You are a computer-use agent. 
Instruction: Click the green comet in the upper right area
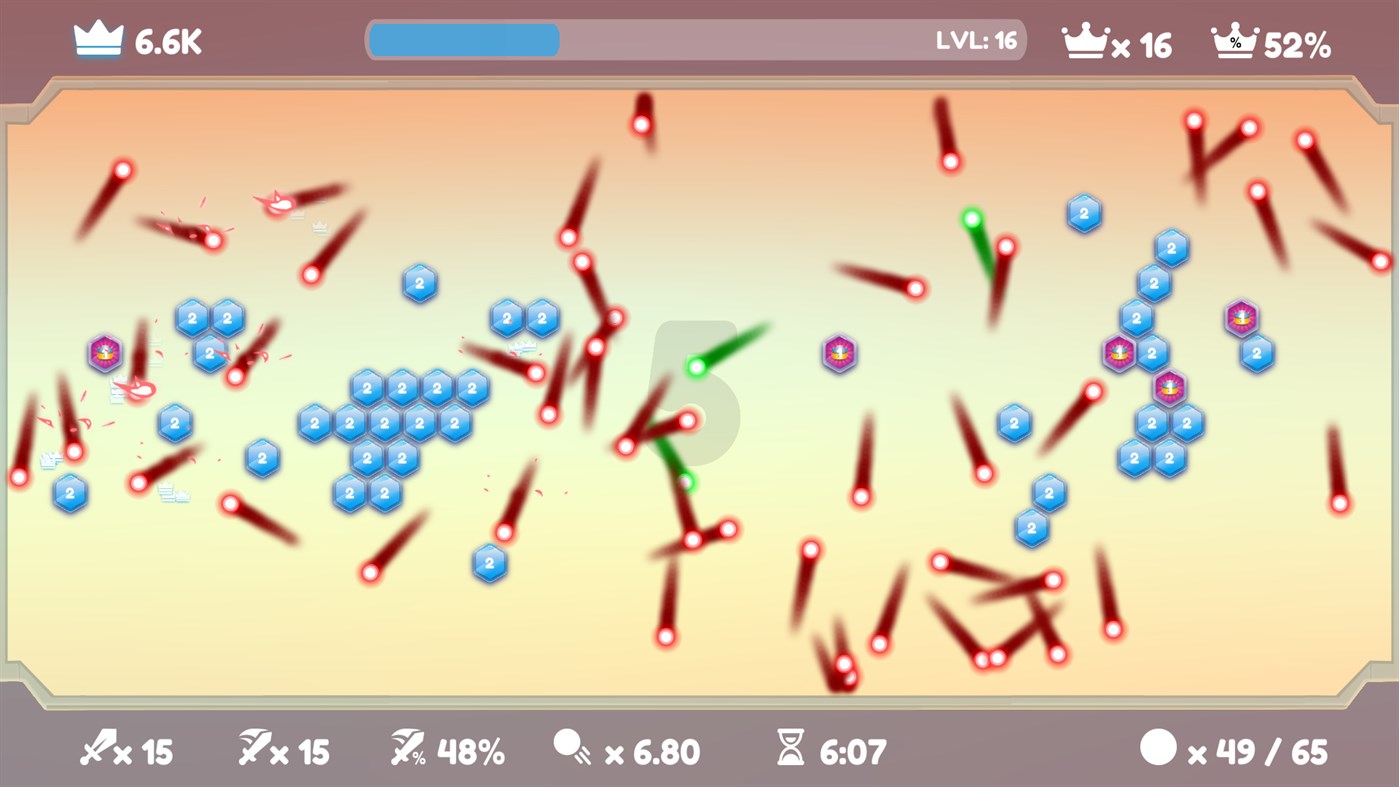pos(972,218)
